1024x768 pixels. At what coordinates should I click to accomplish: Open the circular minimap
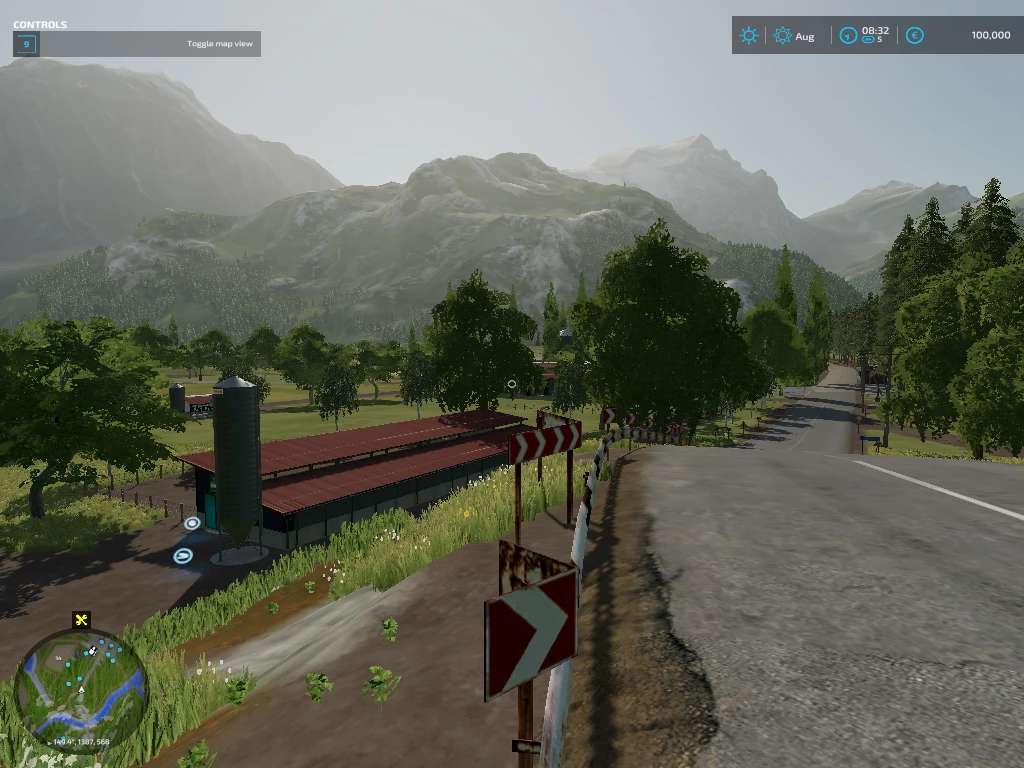81,688
